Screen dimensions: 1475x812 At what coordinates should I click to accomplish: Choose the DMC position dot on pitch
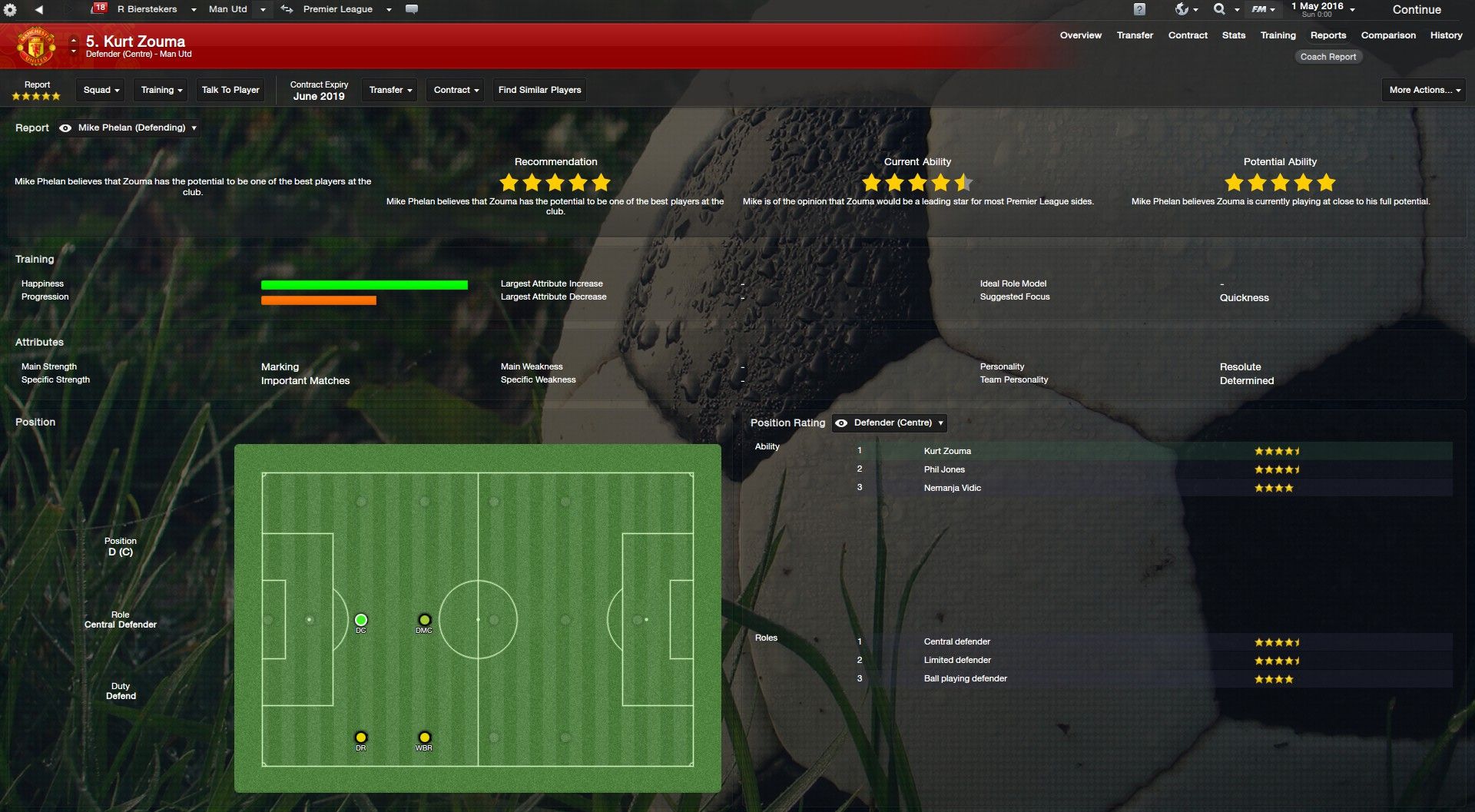coord(424,620)
